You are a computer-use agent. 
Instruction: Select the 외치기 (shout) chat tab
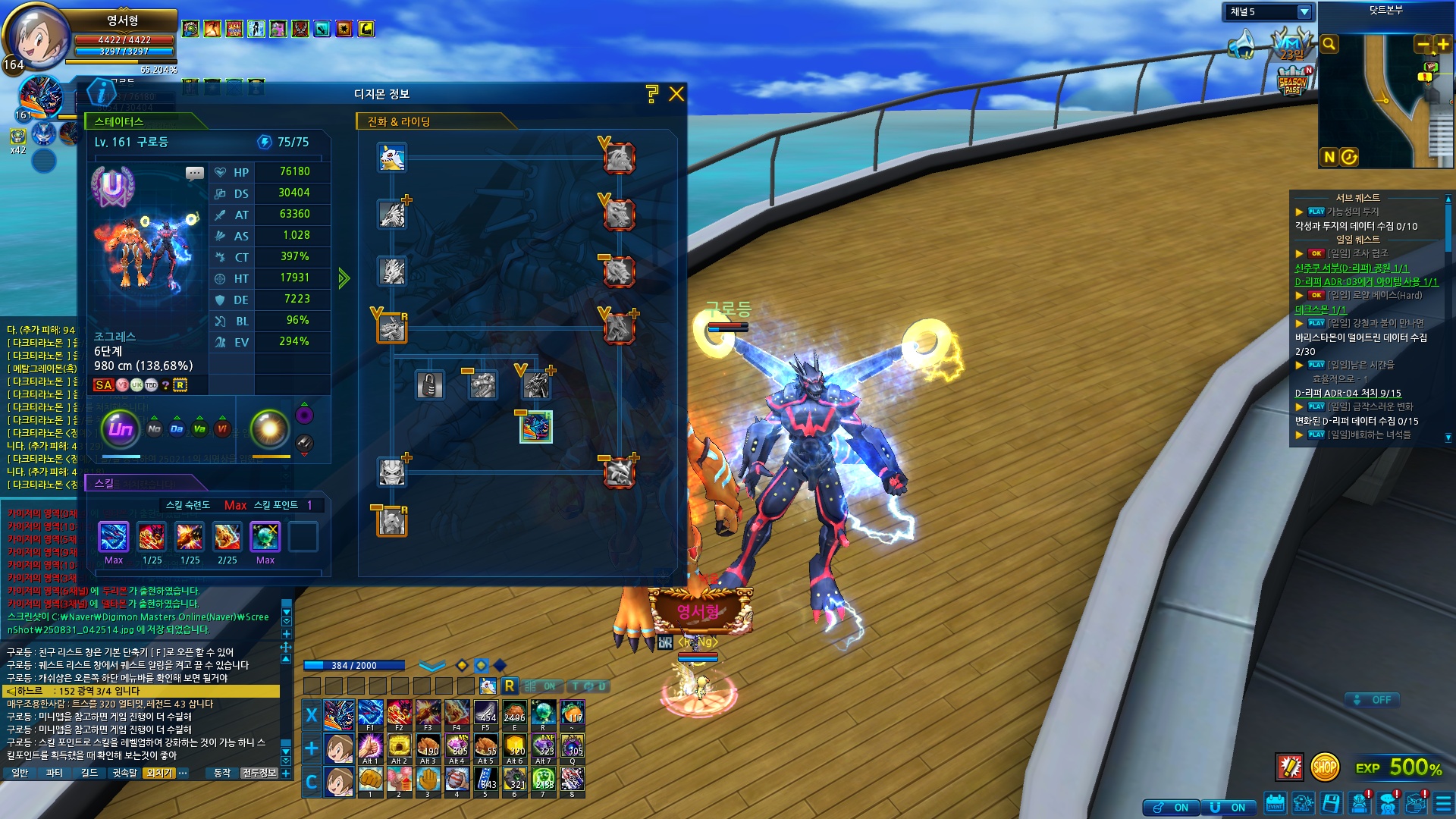159,773
